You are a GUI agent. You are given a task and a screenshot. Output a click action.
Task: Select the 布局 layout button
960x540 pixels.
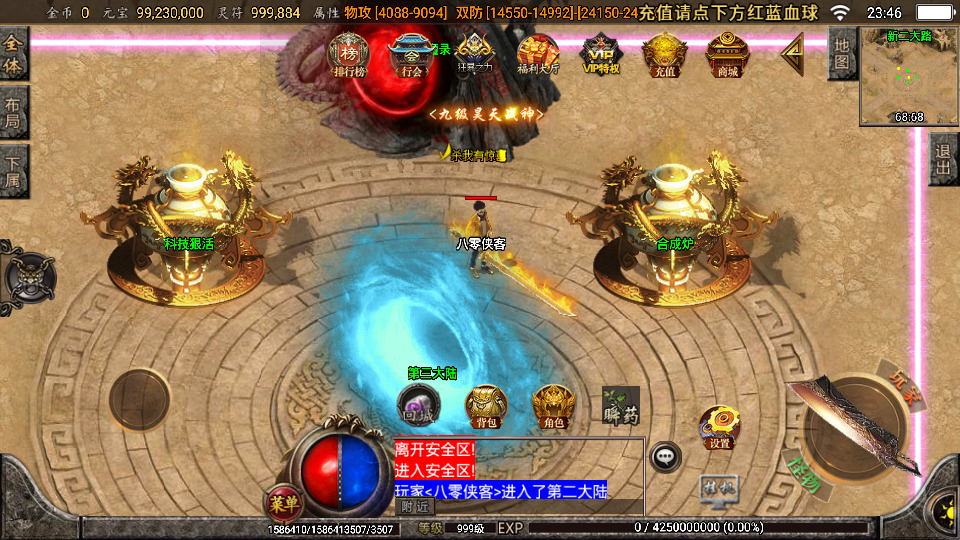click(x=13, y=113)
